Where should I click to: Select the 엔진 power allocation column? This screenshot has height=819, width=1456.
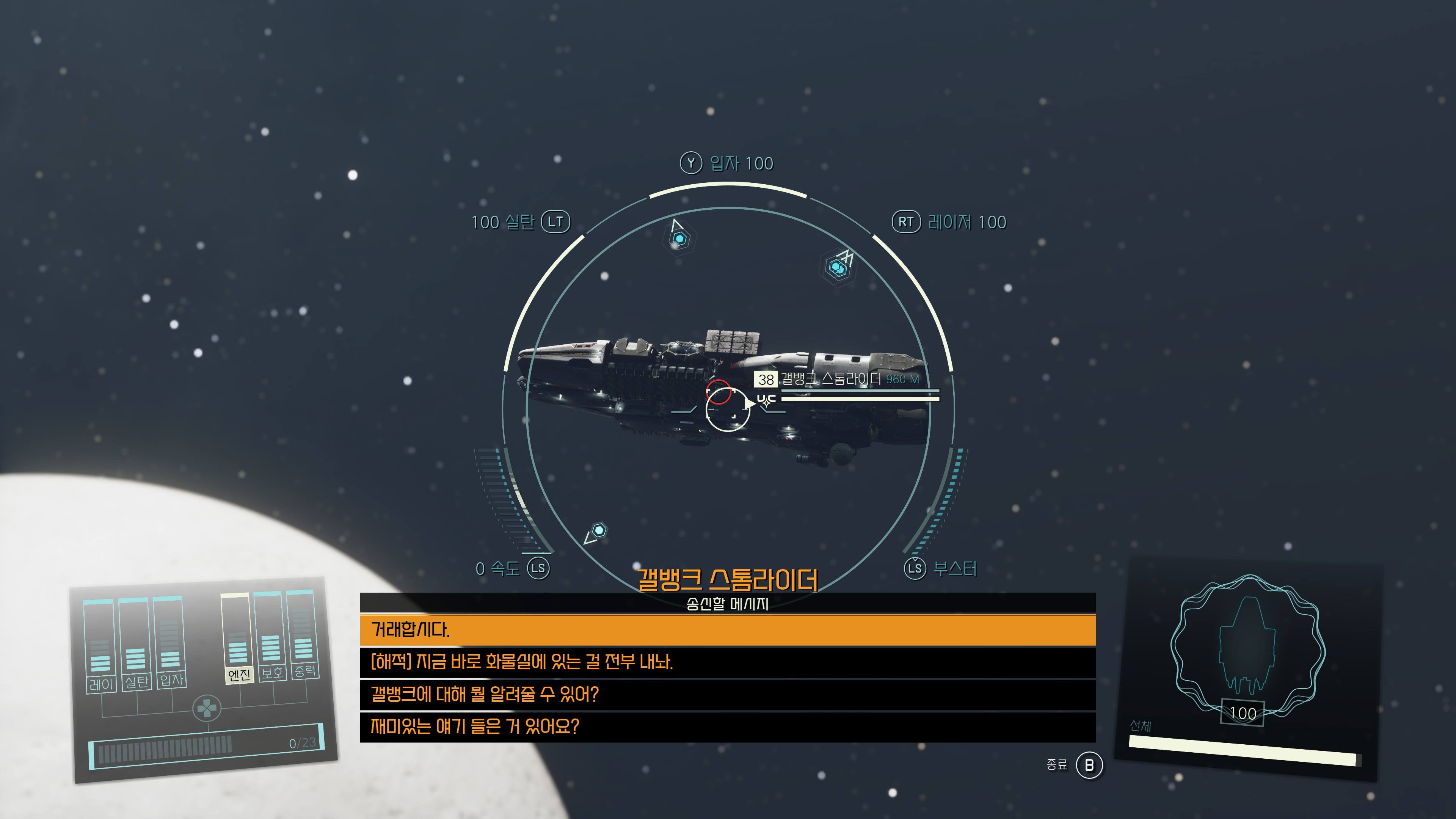(237, 639)
